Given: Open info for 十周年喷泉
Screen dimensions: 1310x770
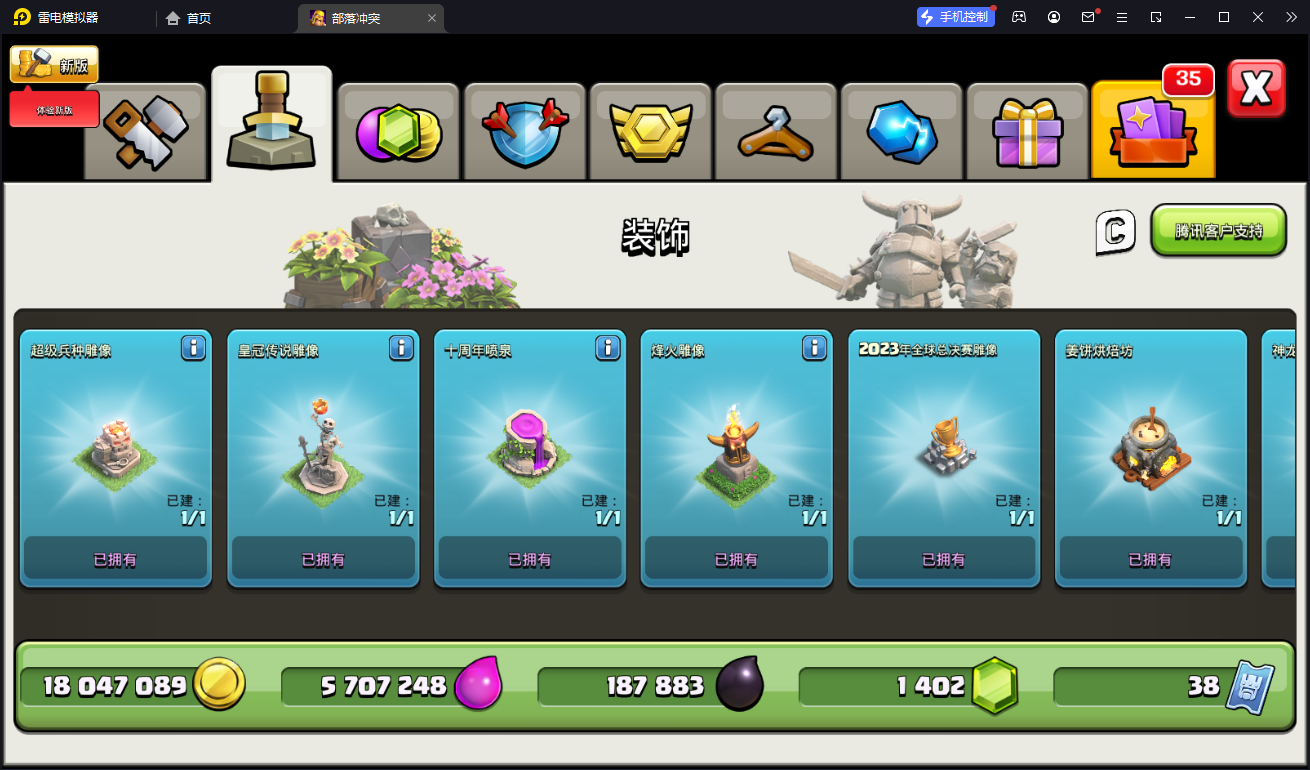Looking at the screenshot, I should pos(608,348).
